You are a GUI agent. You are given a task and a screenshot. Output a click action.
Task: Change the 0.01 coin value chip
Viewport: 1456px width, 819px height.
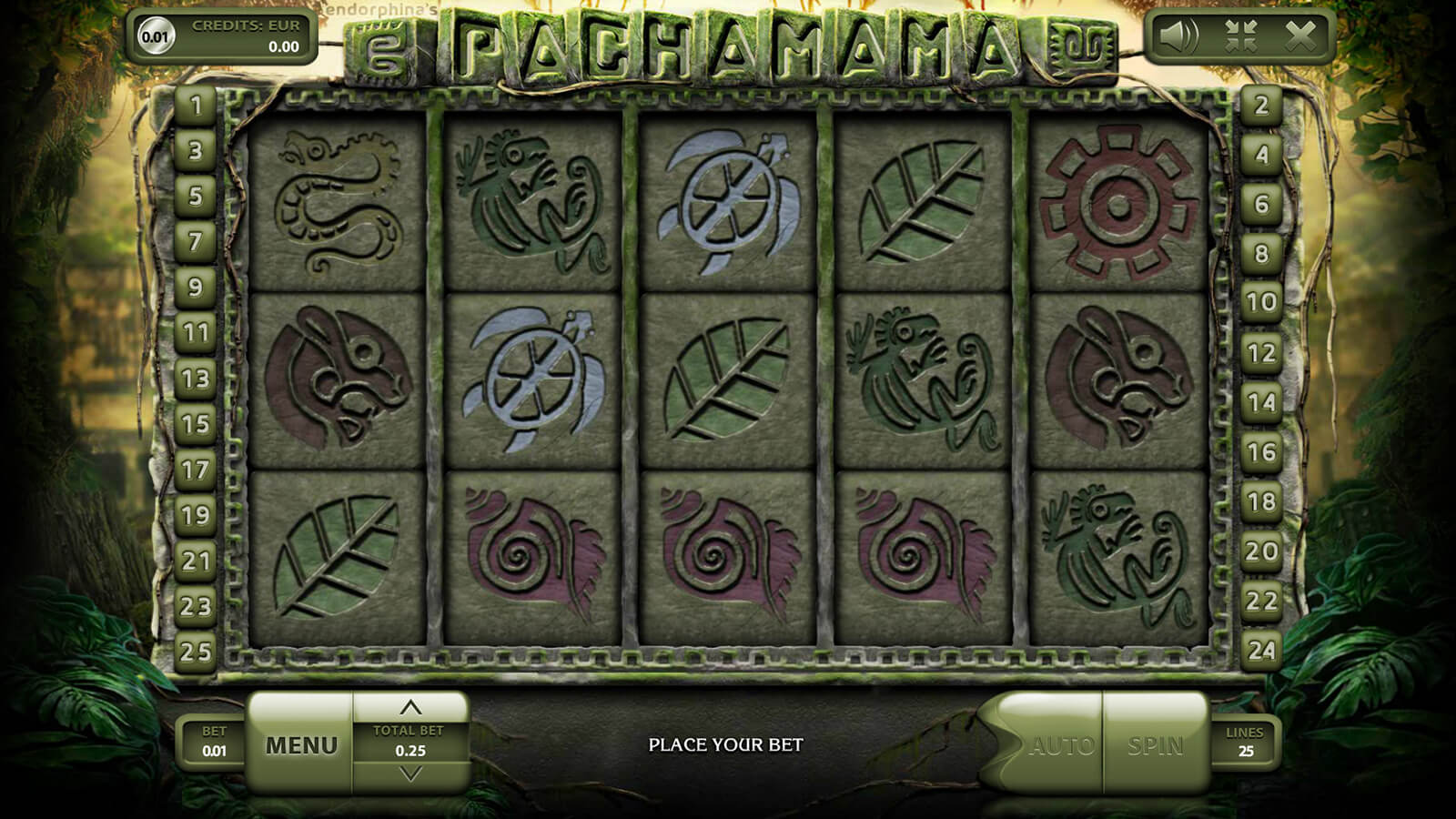pyautogui.click(x=155, y=36)
